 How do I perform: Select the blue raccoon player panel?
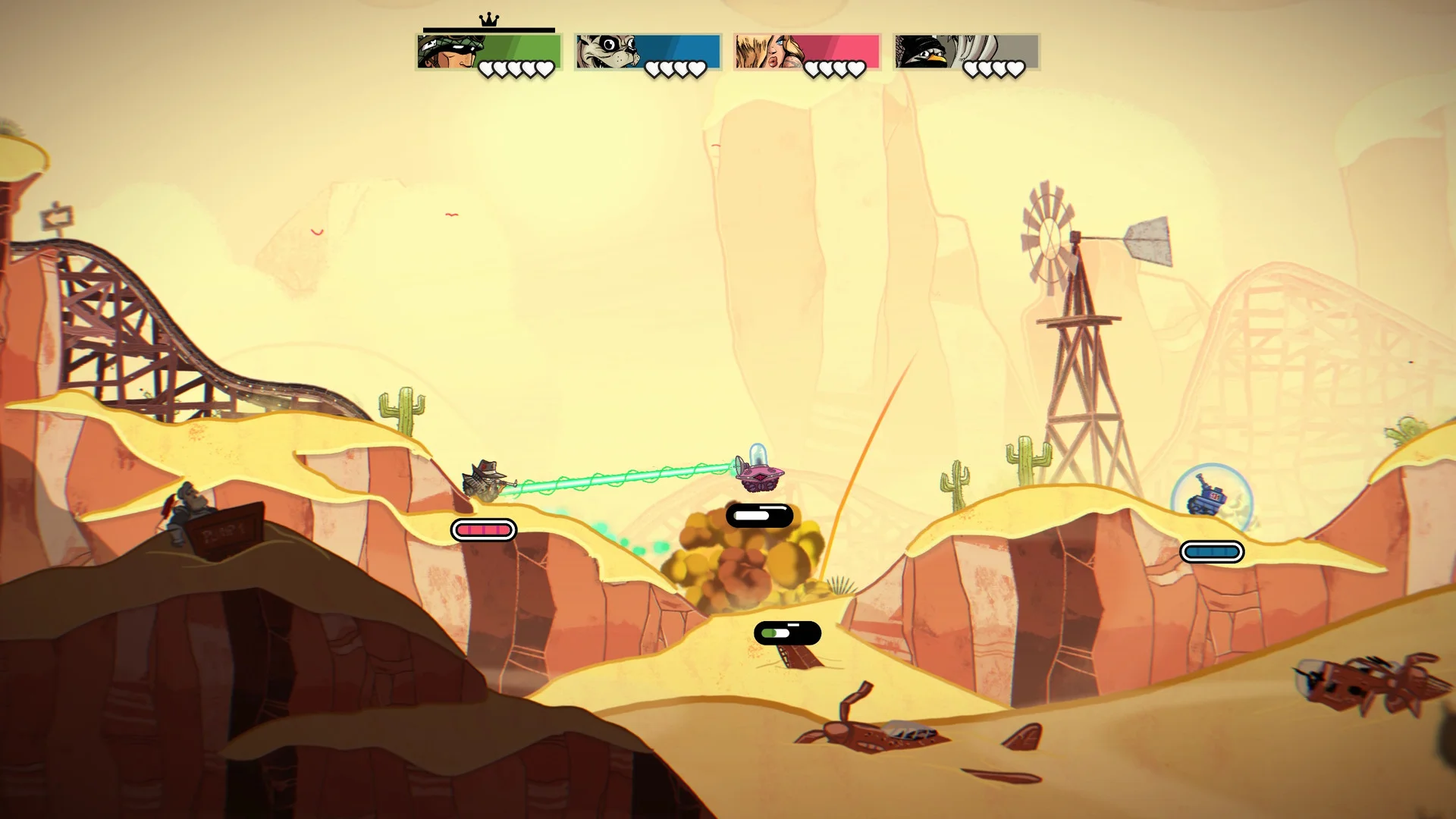coord(648,52)
